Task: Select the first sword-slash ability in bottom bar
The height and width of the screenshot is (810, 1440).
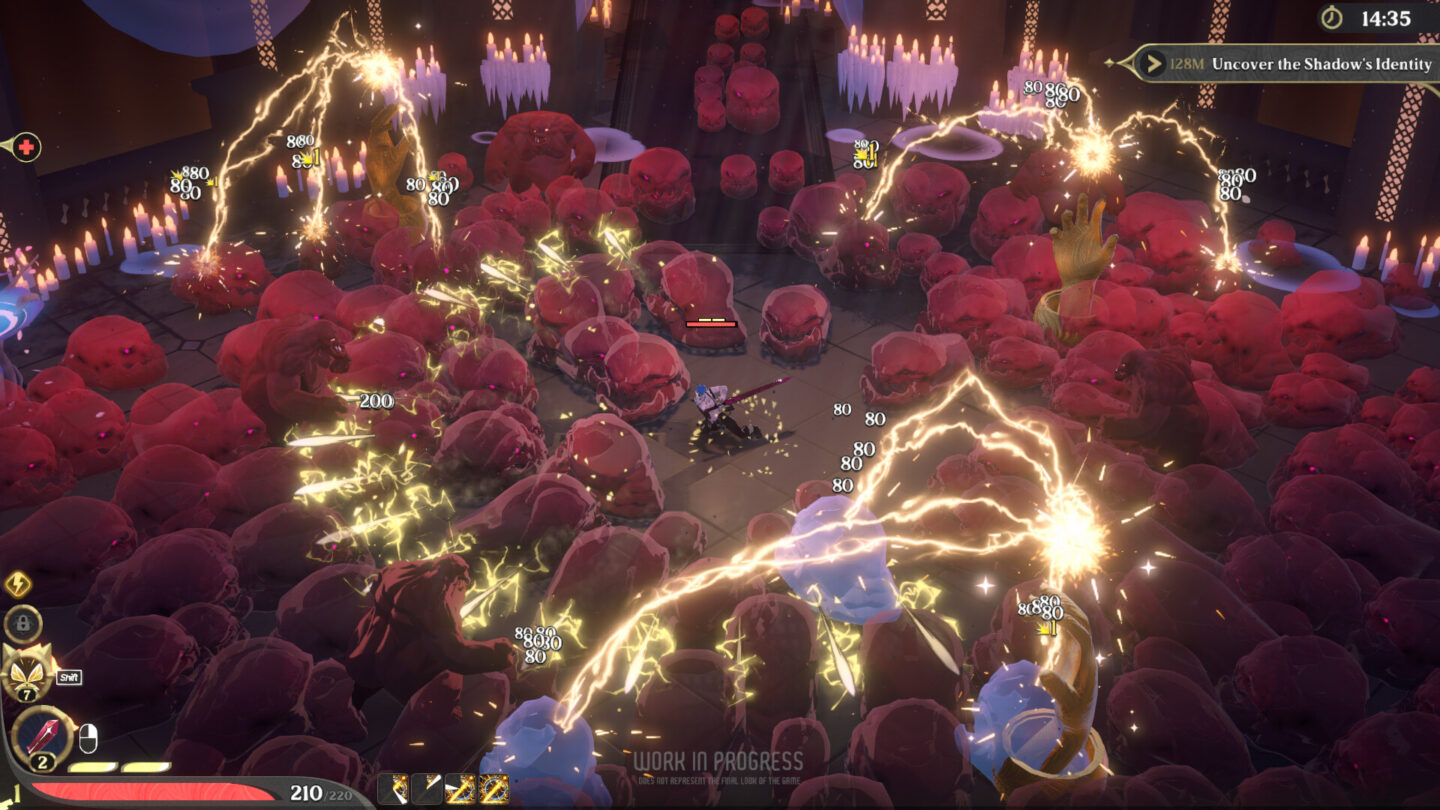Action: click(393, 787)
